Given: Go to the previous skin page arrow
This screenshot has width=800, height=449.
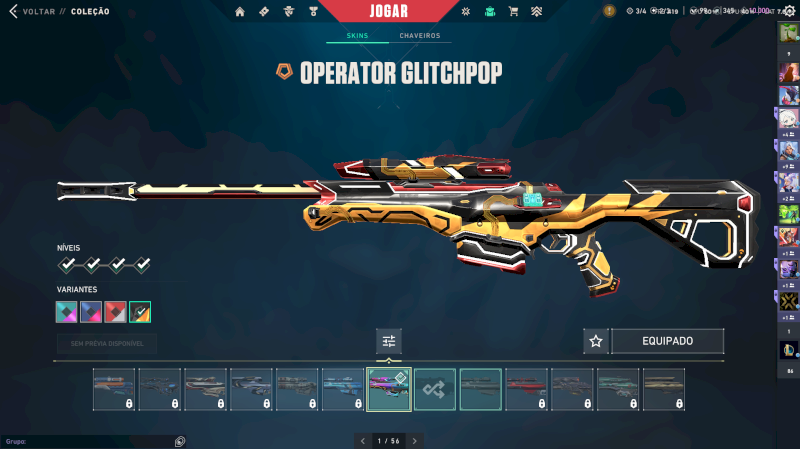Looking at the screenshot, I should coord(362,440).
